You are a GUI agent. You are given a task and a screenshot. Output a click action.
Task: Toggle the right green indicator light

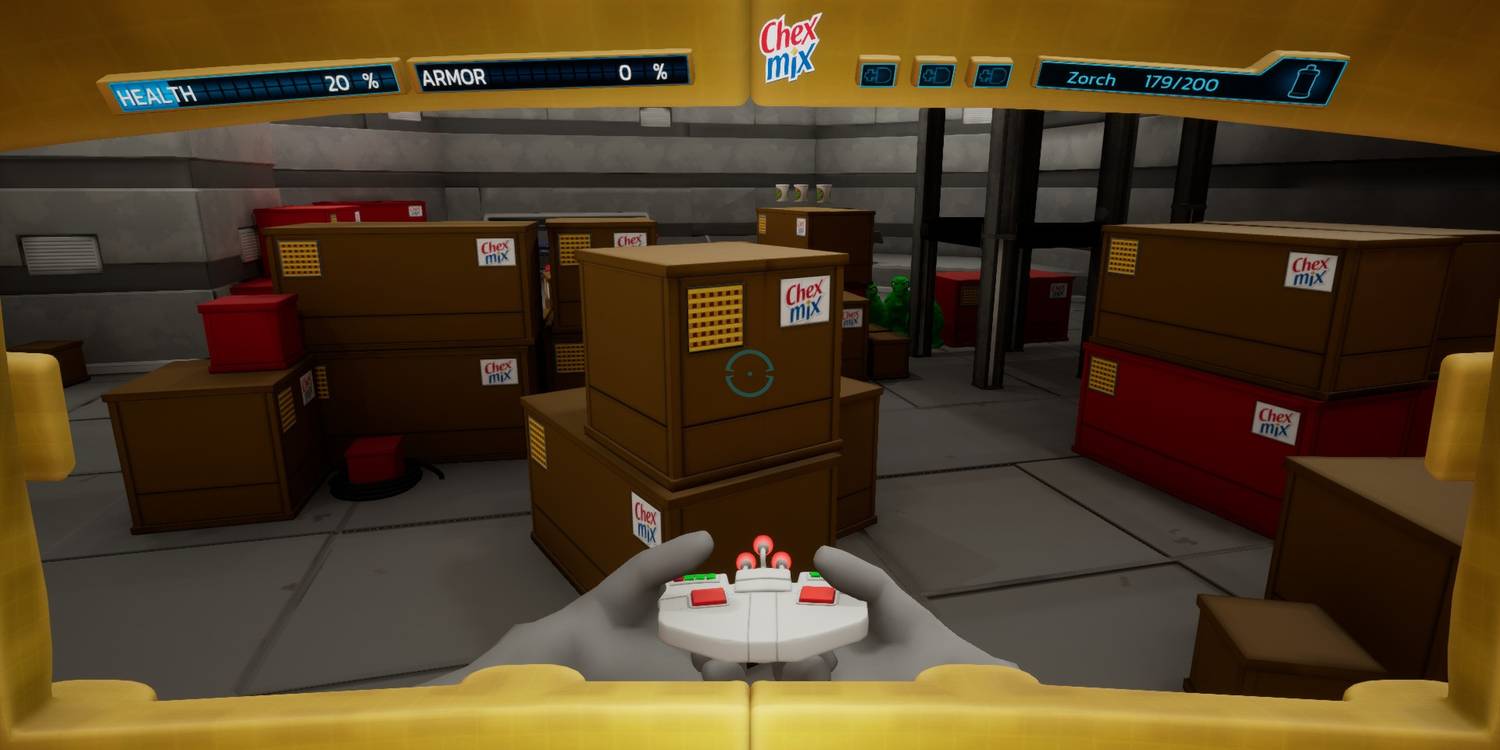tap(815, 574)
